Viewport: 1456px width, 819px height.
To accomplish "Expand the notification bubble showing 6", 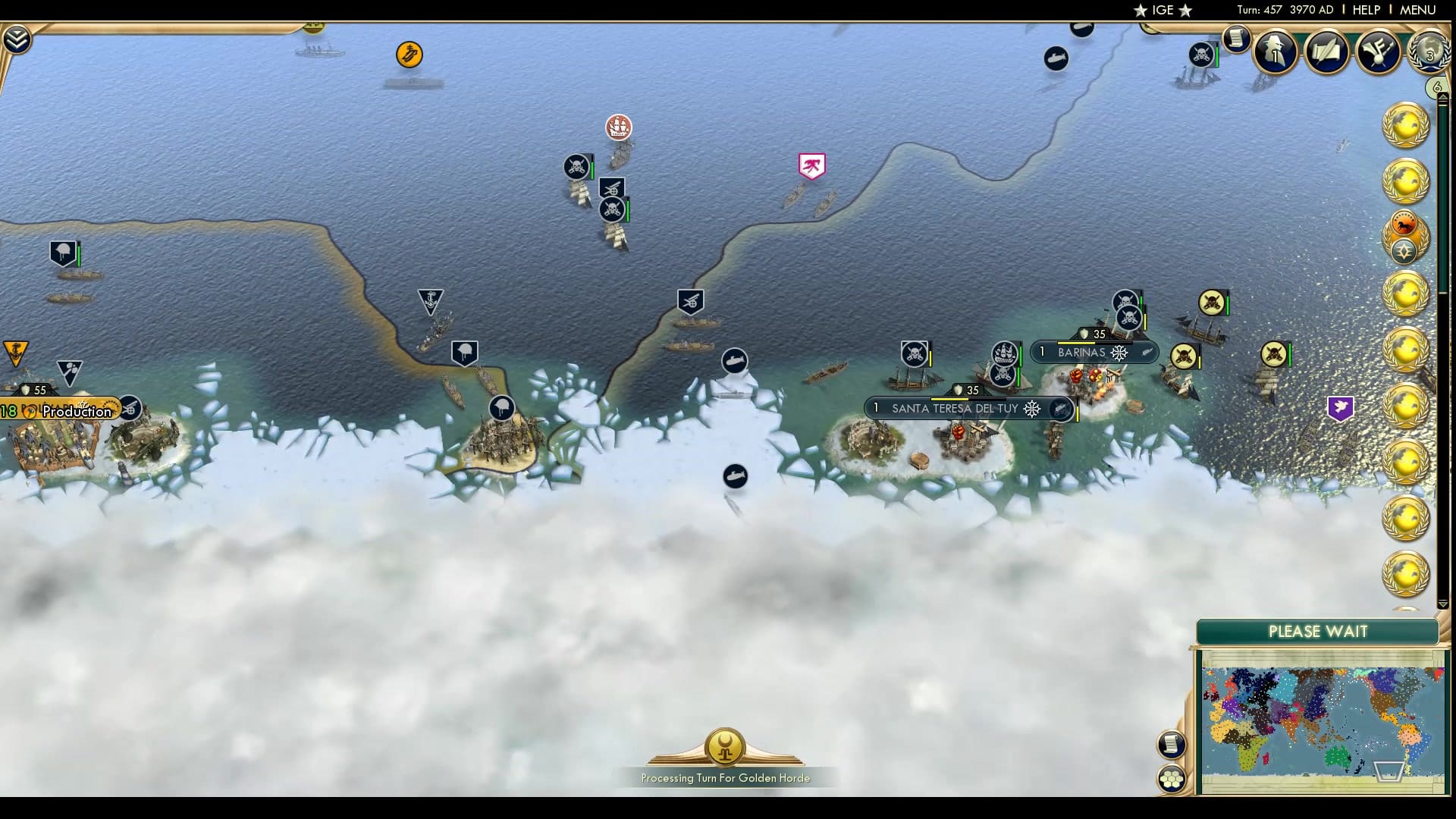I will pyautogui.click(x=1436, y=86).
